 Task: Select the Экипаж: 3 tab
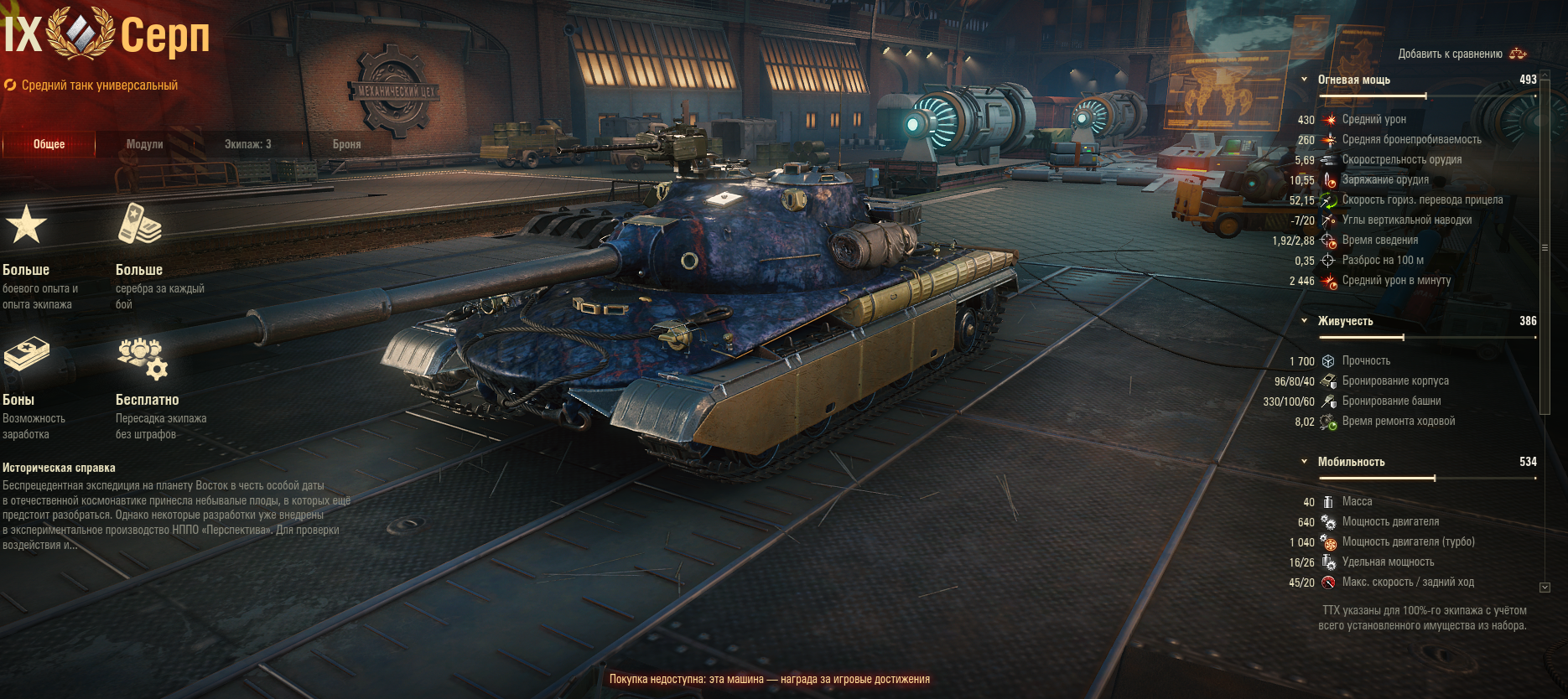coord(247,144)
